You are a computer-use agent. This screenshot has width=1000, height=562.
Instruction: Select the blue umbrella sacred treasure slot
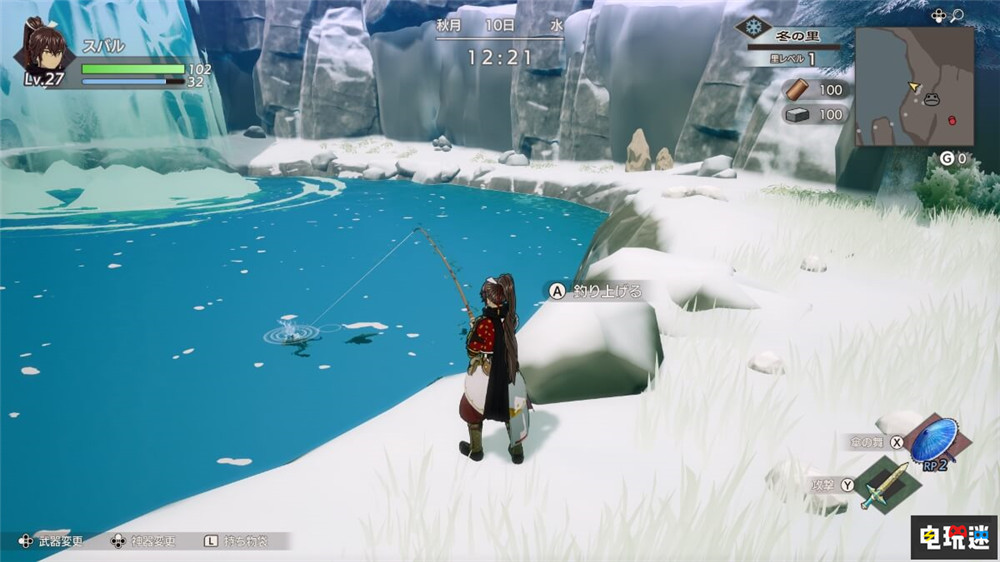click(x=933, y=439)
